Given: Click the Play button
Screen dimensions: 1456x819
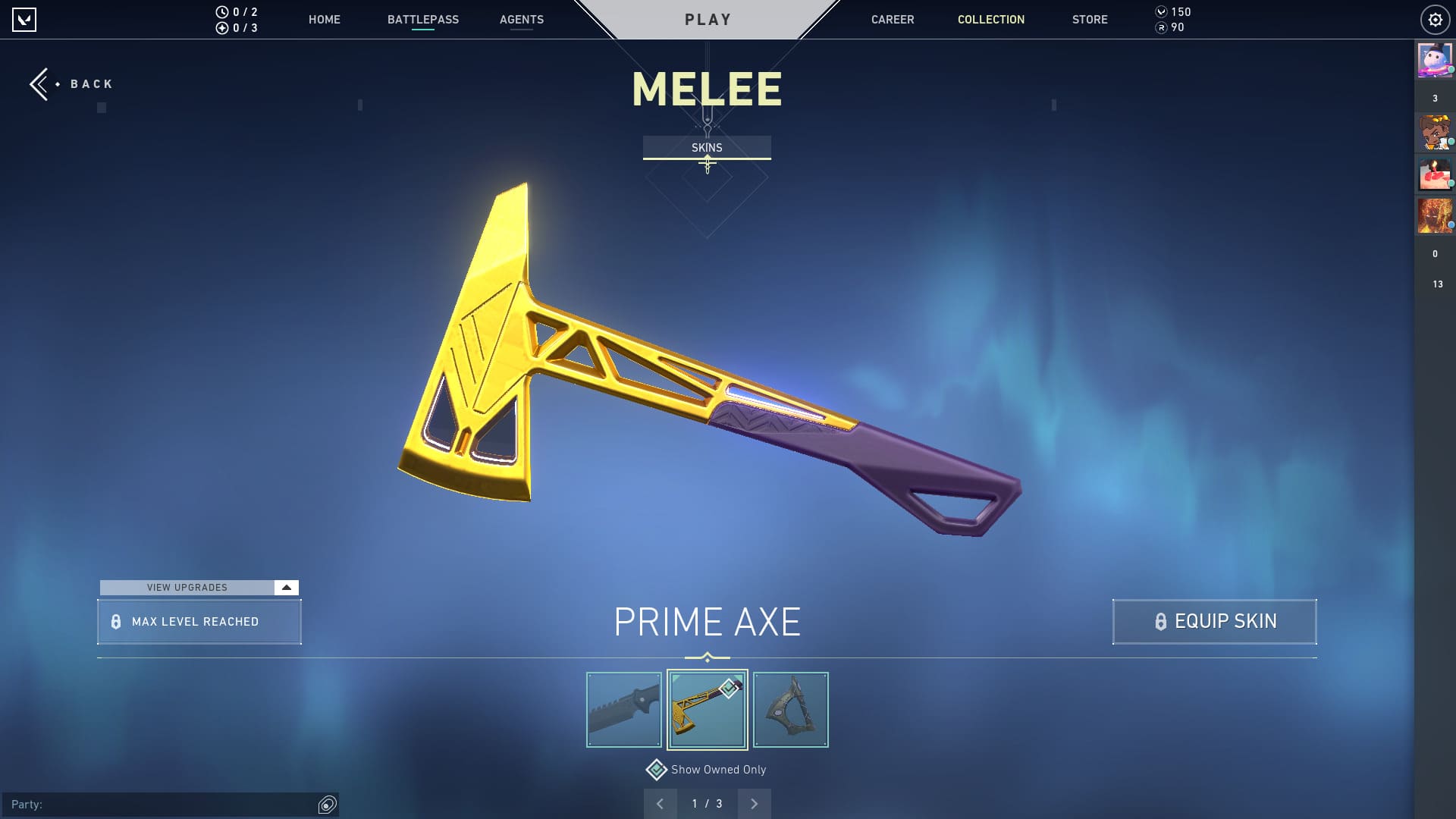Looking at the screenshot, I should [708, 20].
